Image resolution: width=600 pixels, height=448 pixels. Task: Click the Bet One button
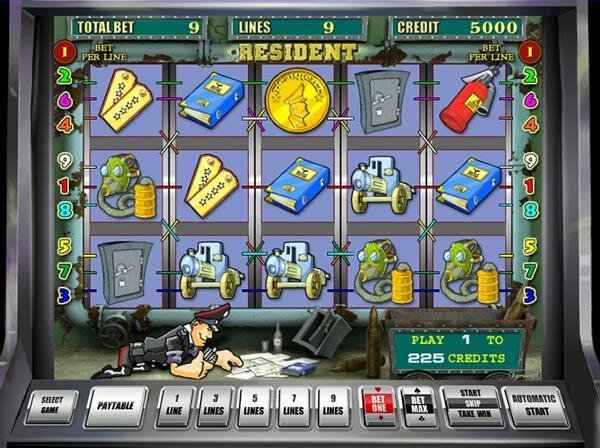(377, 406)
